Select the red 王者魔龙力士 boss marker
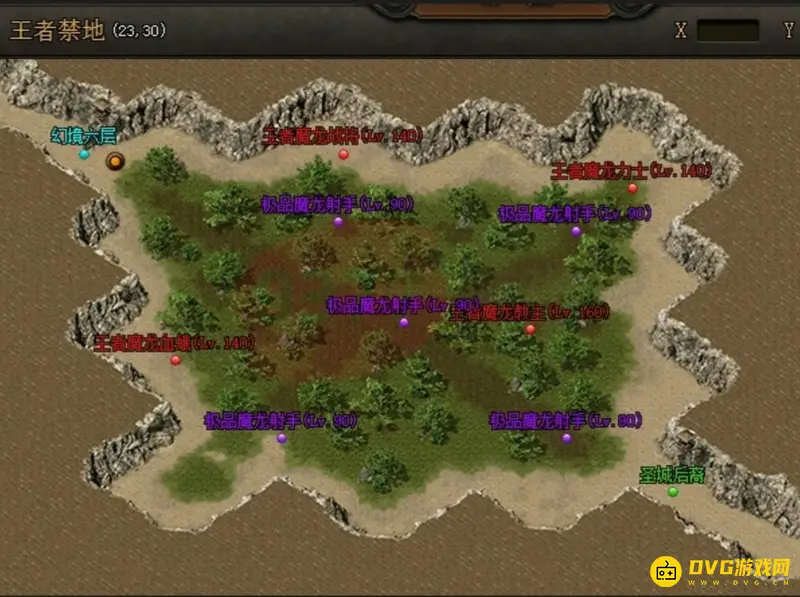 (632, 188)
